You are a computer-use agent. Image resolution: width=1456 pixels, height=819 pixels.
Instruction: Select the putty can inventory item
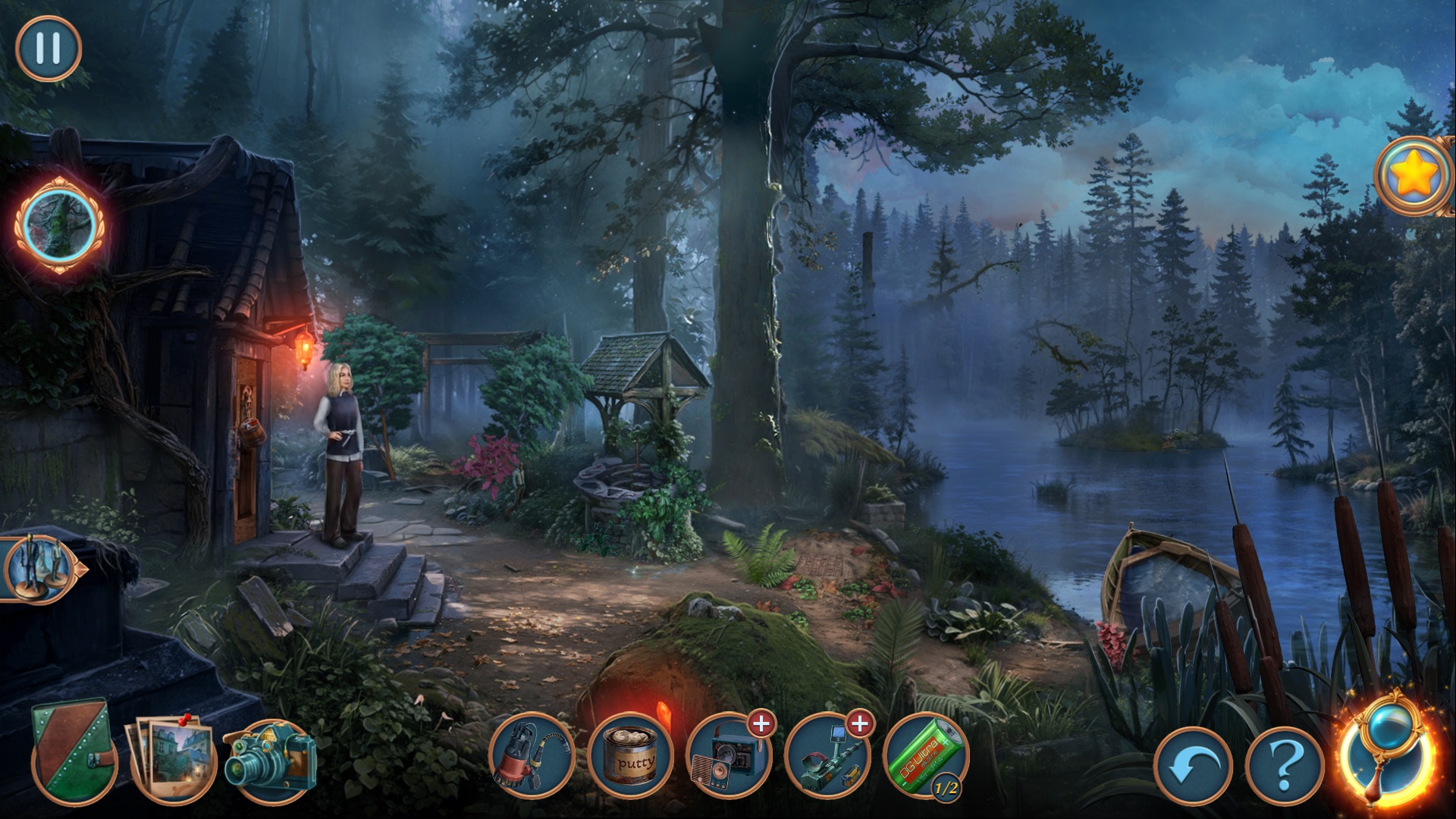[630, 756]
